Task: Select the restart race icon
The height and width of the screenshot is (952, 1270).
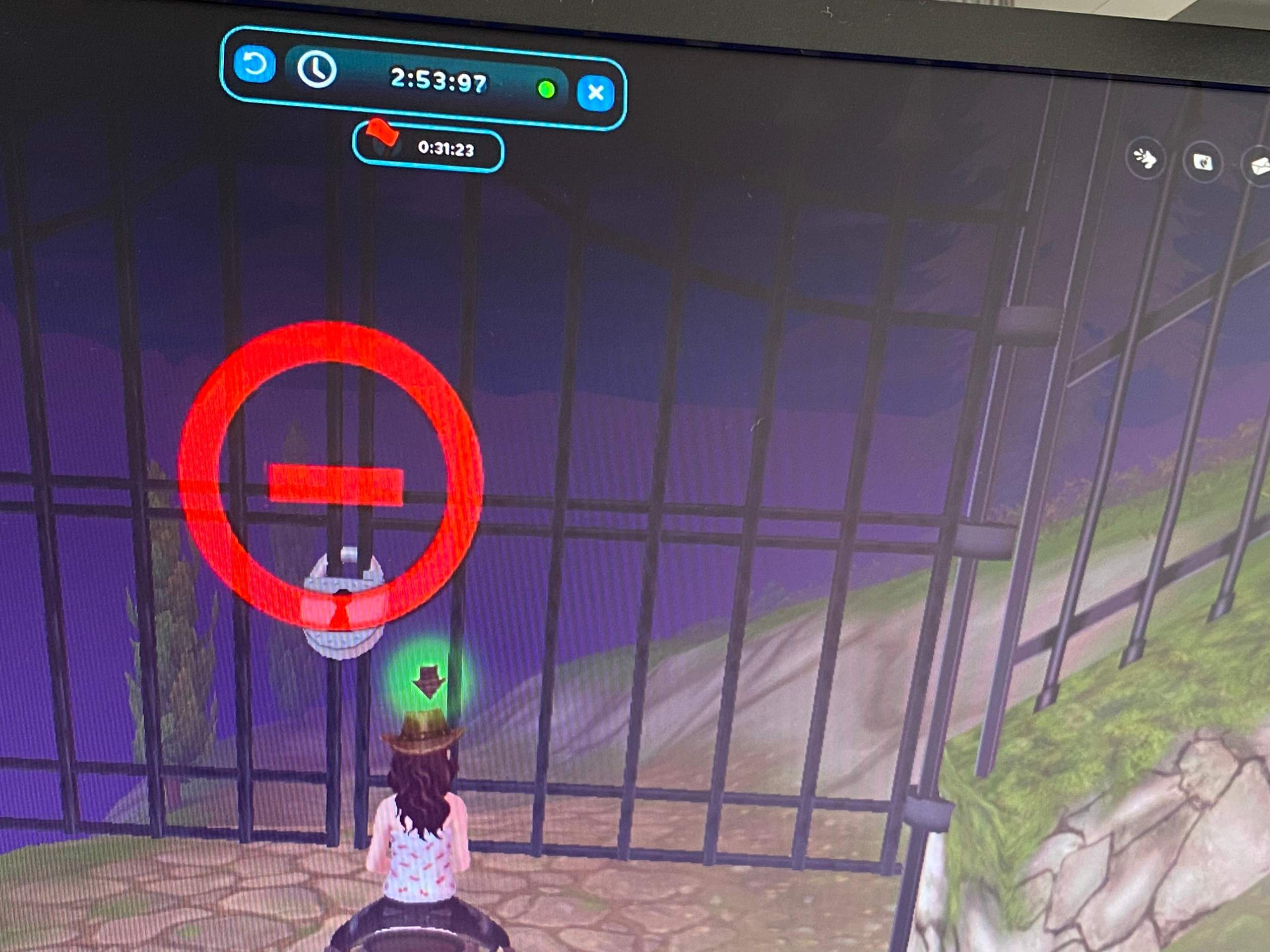Action: click(256, 65)
